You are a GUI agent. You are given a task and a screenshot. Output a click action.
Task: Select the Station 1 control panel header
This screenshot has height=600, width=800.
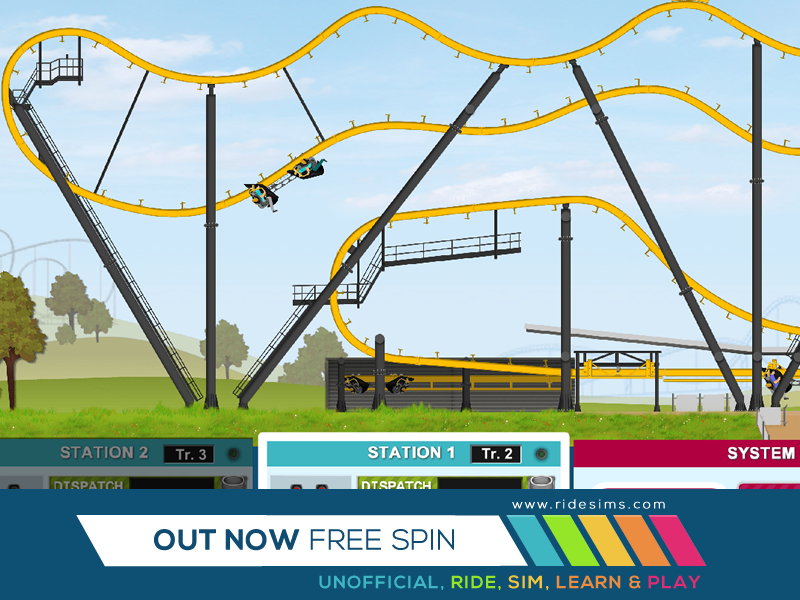(404, 453)
